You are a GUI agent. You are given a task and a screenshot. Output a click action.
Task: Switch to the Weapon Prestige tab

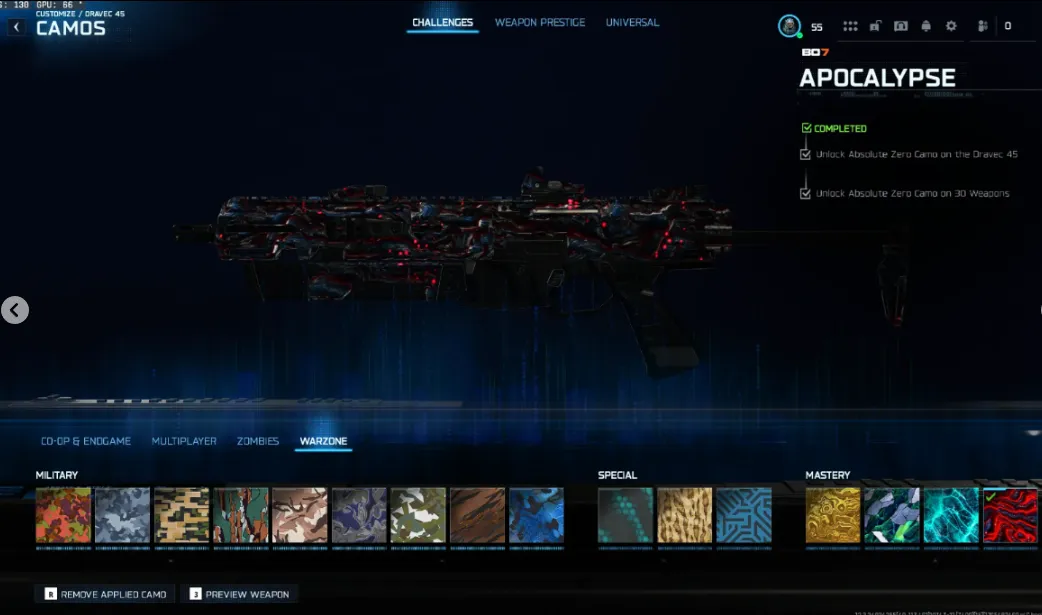(539, 23)
